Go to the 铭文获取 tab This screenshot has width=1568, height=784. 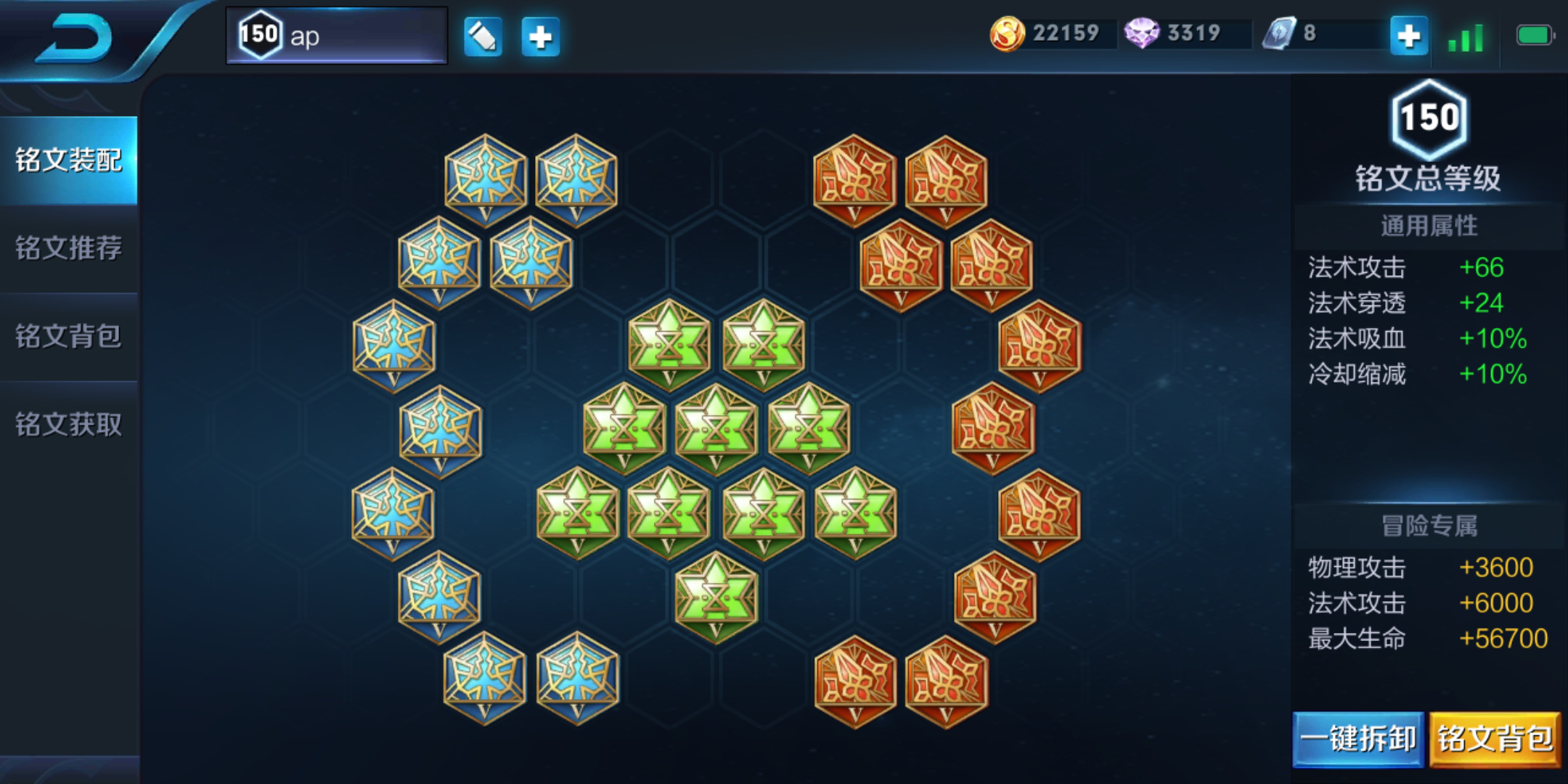(x=69, y=425)
